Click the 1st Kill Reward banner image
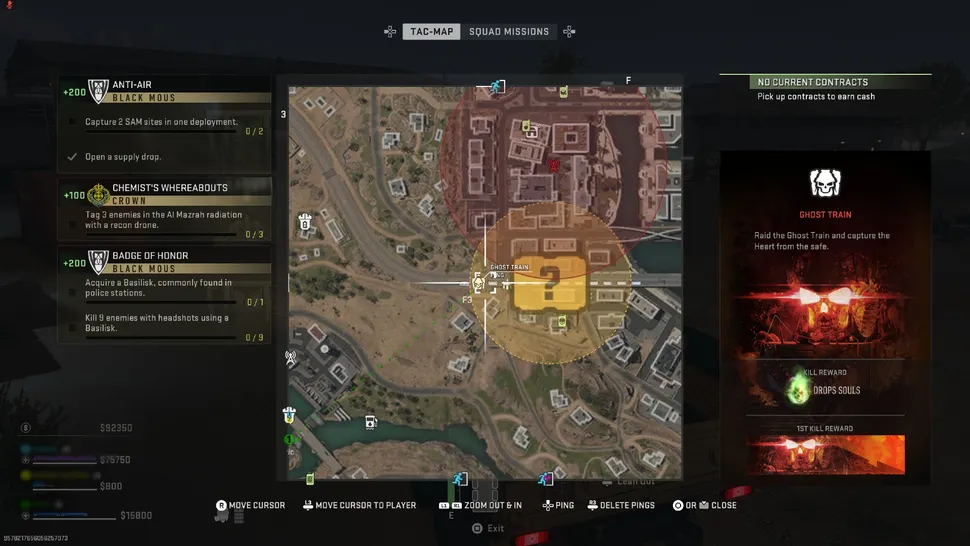Viewport: 970px width, 546px height. coord(825,454)
